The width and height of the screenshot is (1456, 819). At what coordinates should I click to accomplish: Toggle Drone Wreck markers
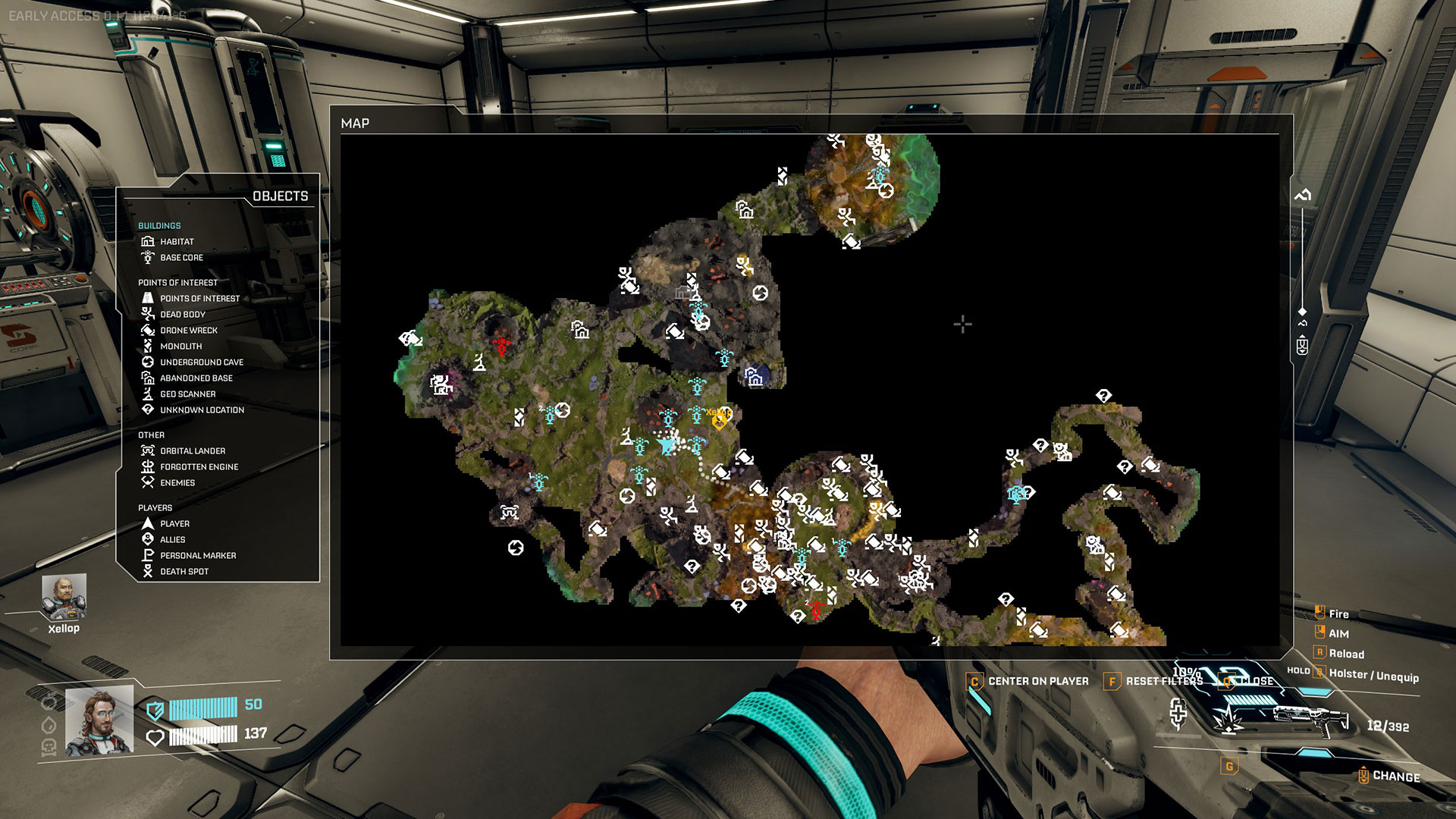click(188, 330)
